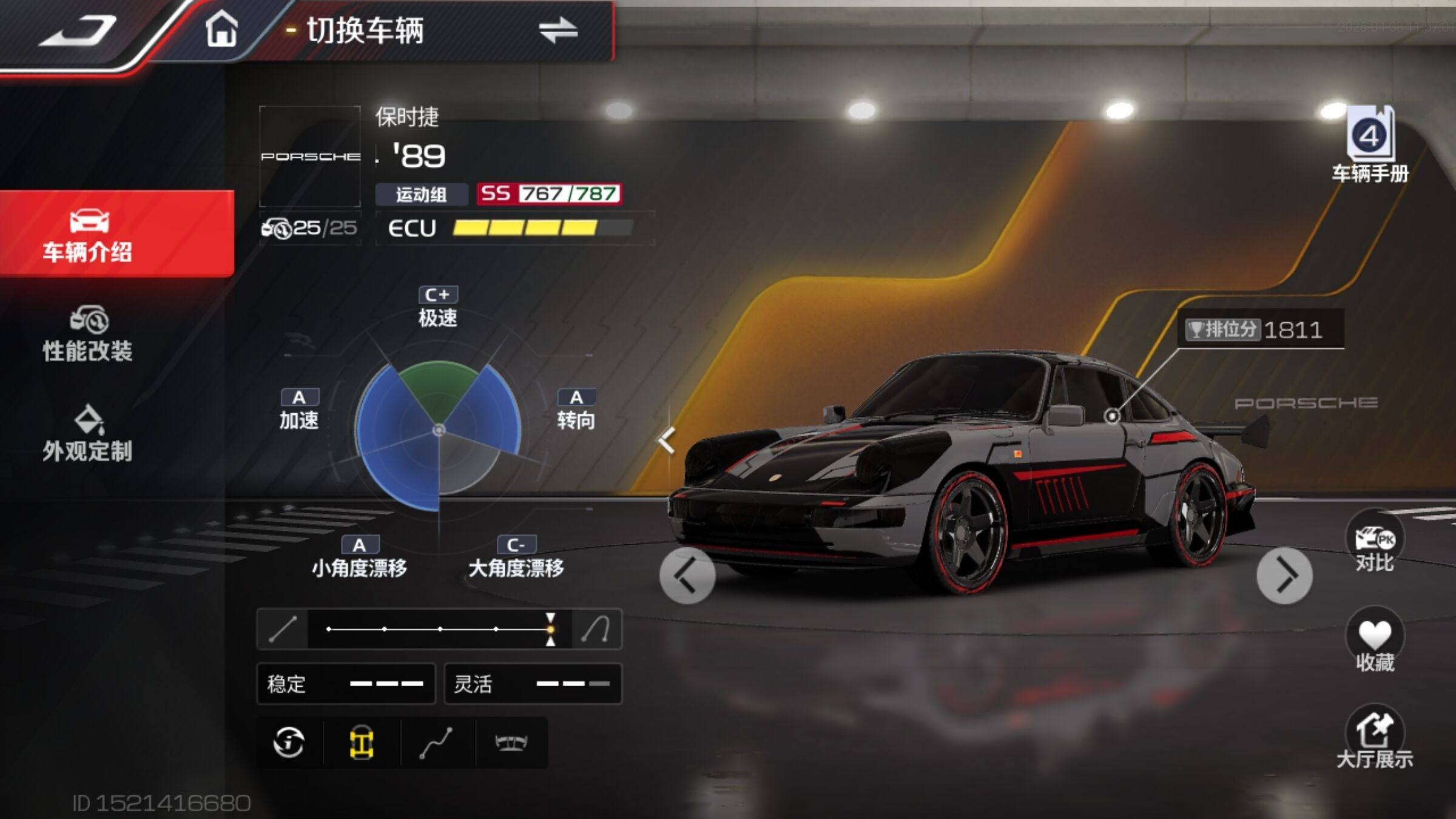Open the curve graph icon

point(436,742)
